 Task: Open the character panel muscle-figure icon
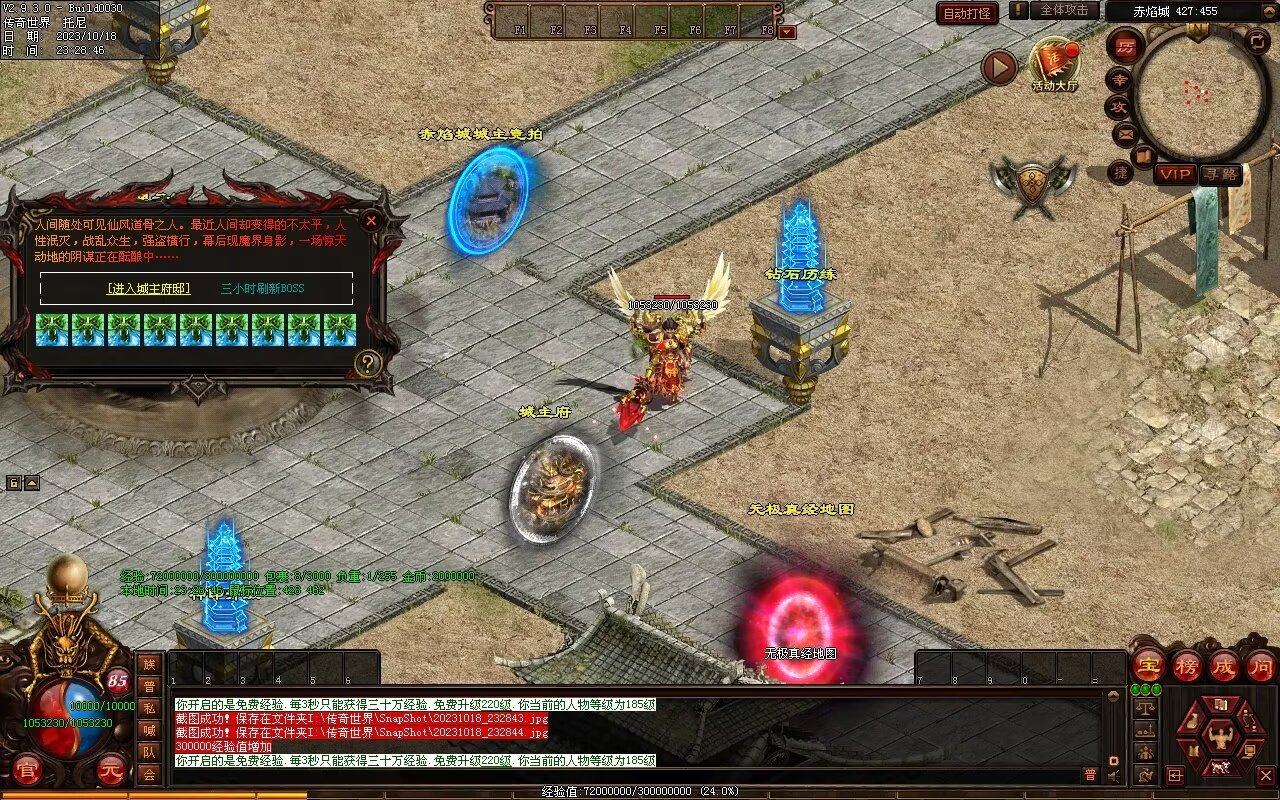1220,739
